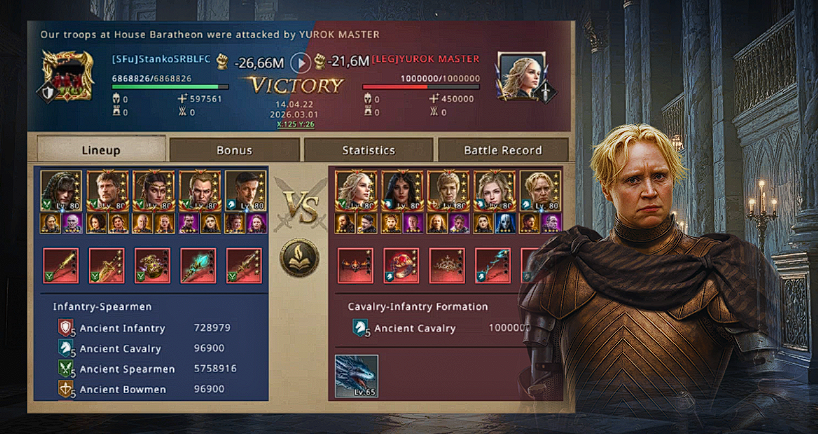Inspect the Lv 65 dragon icon

(x=356, y=376)
